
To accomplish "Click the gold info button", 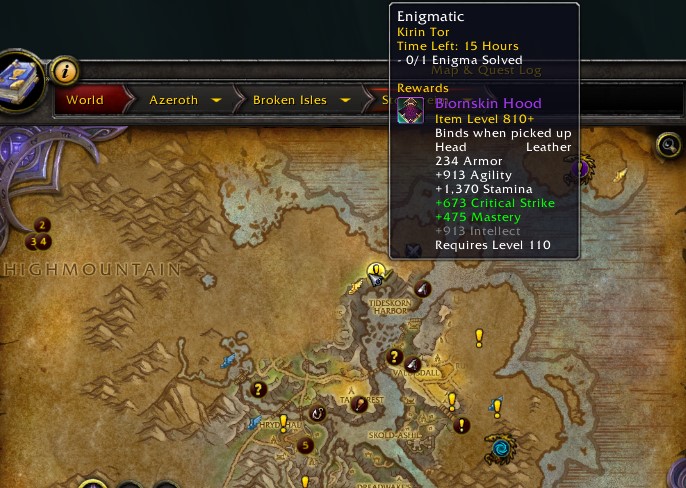I will tap(64, 71).
